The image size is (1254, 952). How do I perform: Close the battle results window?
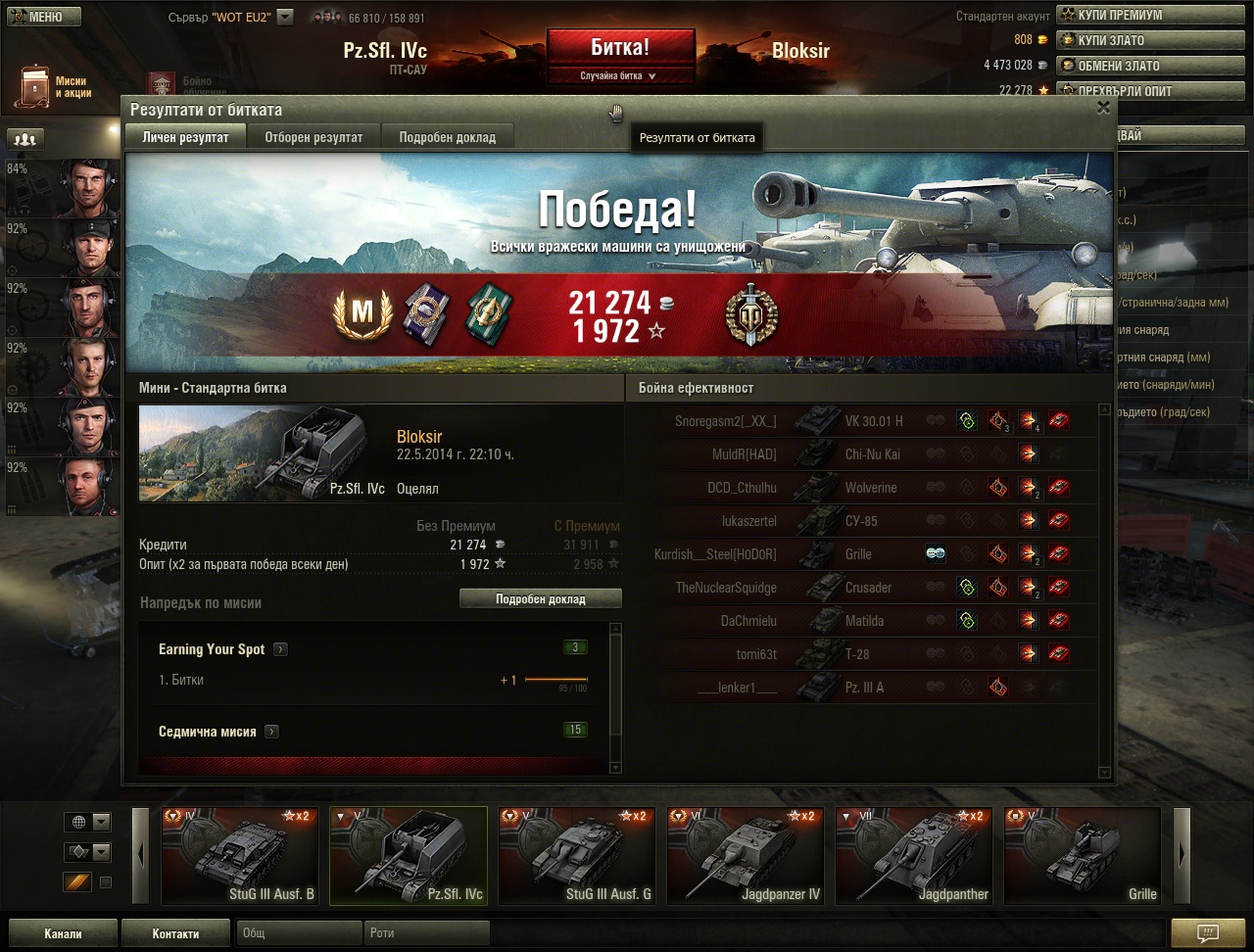pyautogui.click(x=1103, y=108)
